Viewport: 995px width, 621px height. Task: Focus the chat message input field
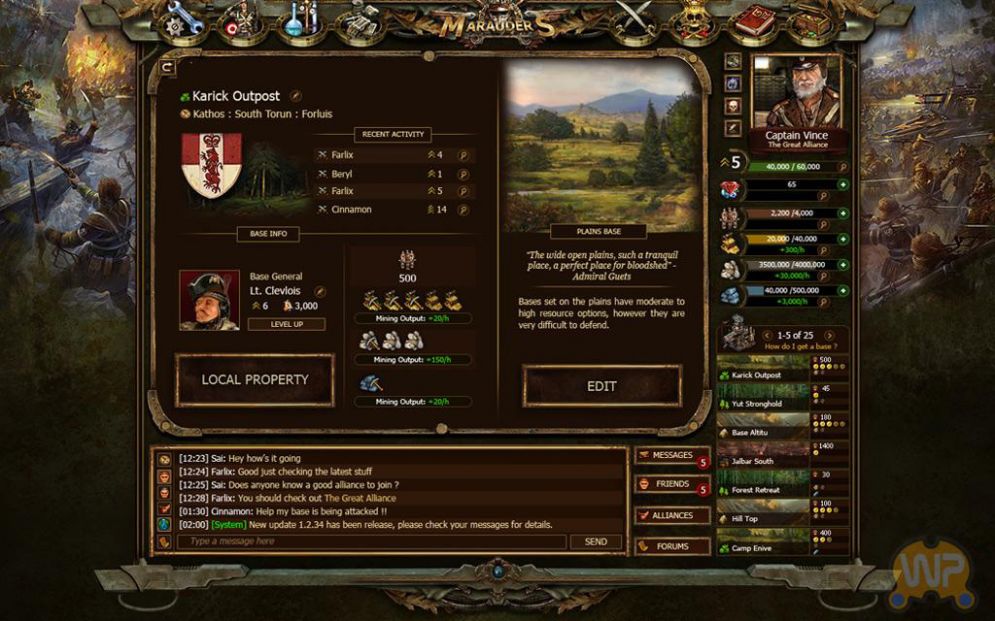pos(371,542)
